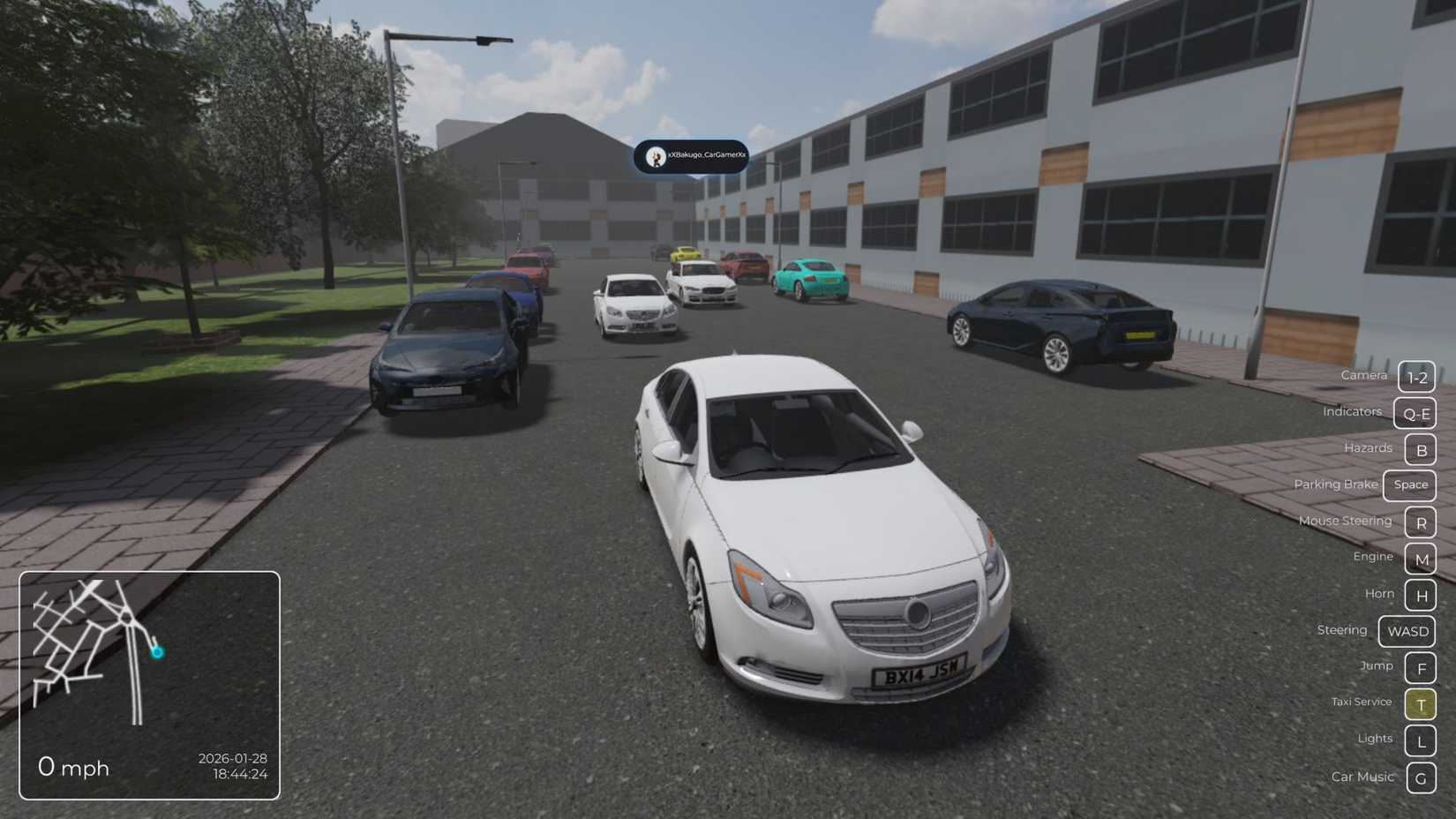The height and width of the screenshot is (819, 1456).
Task: Select the Engine M keybind icon
Action: click(1421, 559)
